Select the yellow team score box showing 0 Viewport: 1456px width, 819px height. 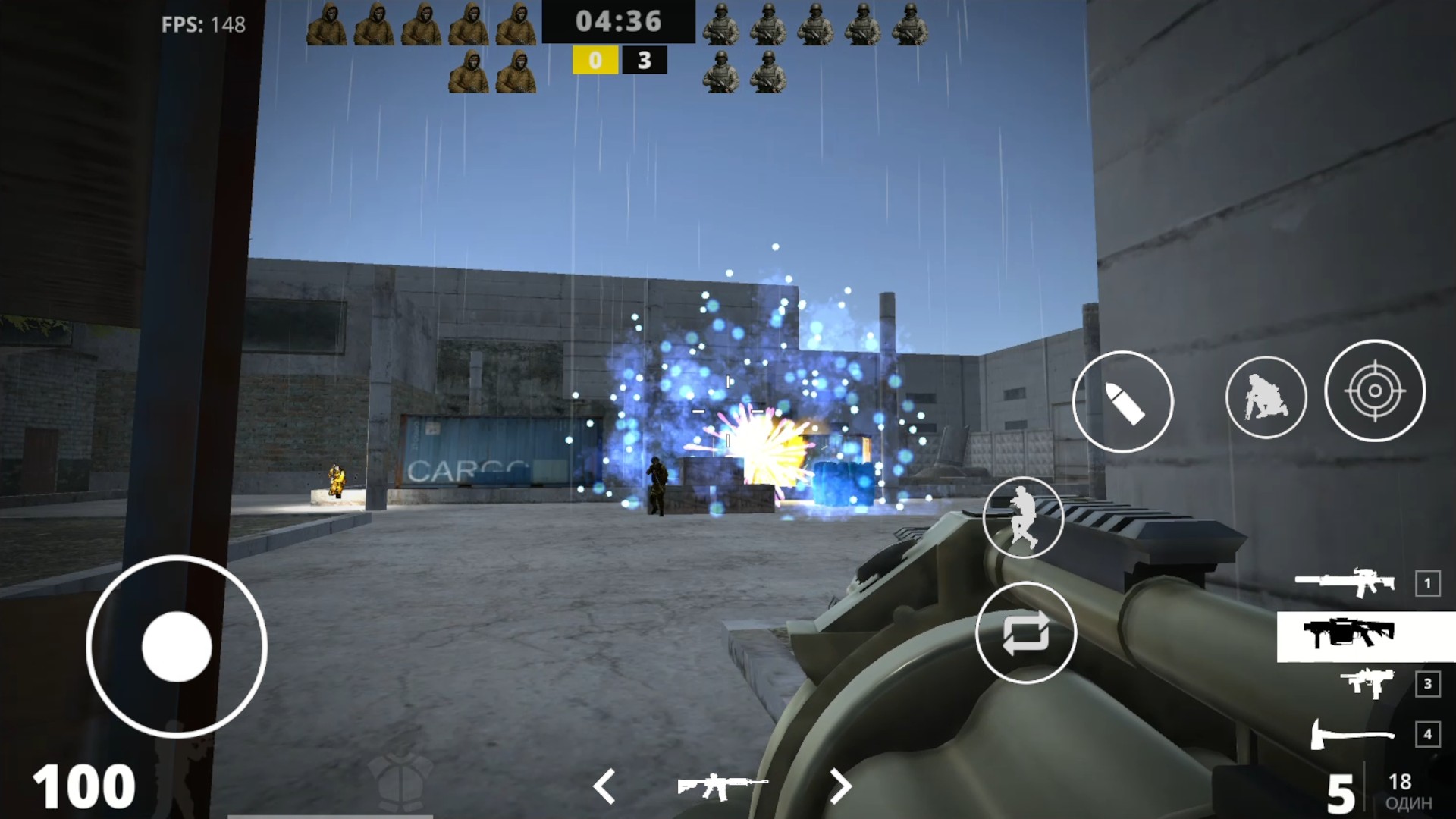[x=595, y=61]
